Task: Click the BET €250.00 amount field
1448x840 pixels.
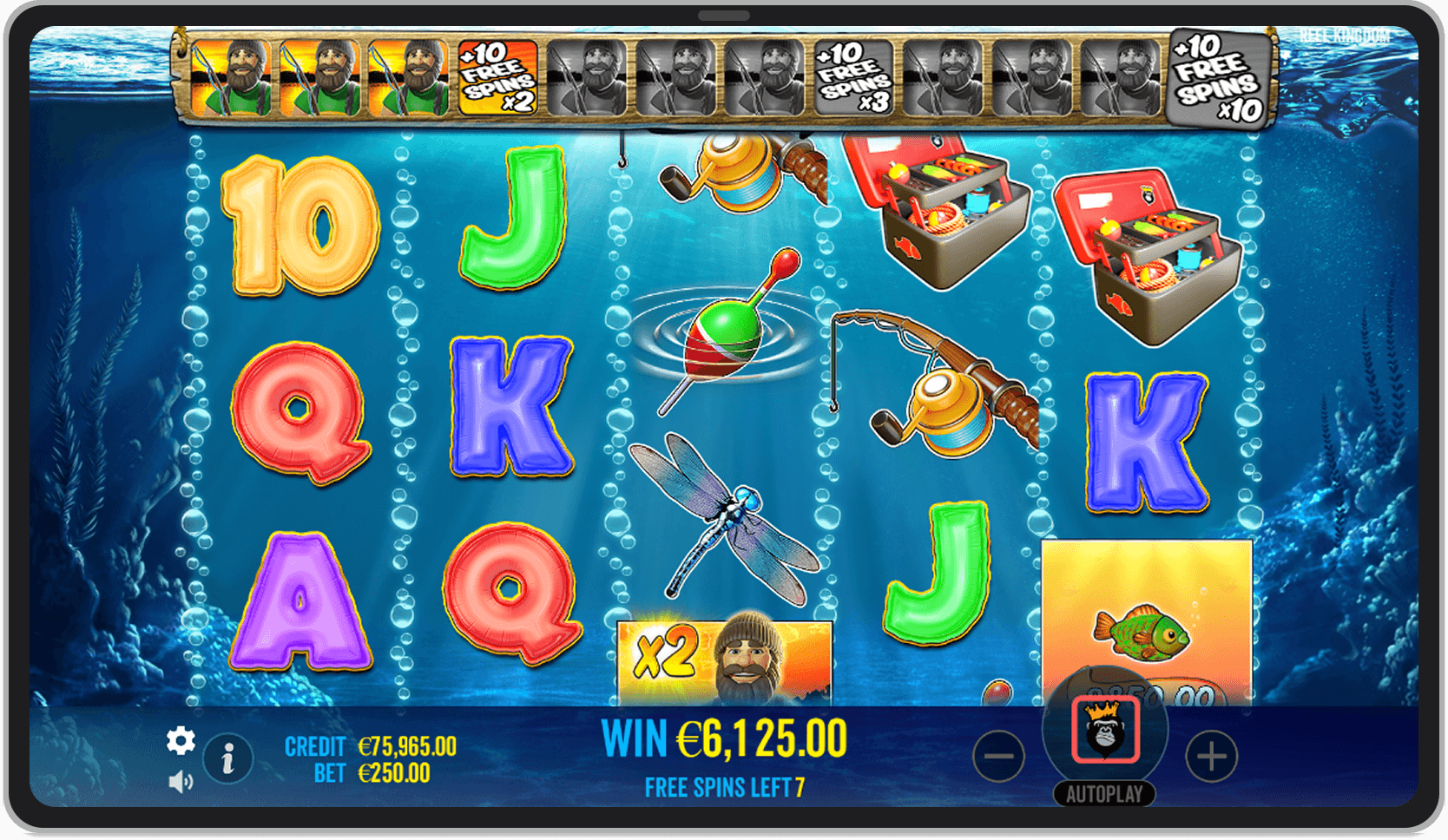Action: (392, 772)
